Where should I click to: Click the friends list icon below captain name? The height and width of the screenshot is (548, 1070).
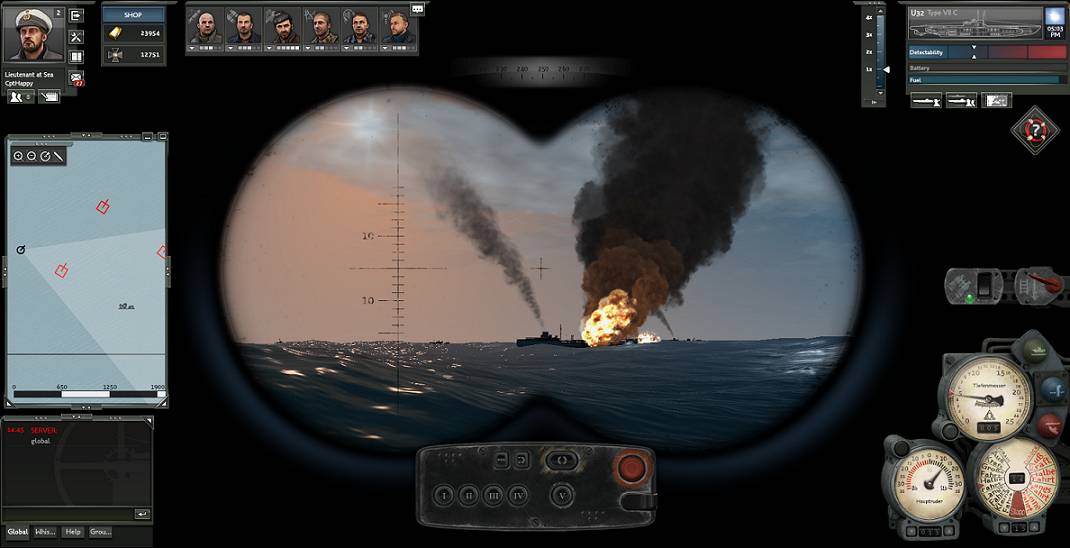[x=19, y=97]
